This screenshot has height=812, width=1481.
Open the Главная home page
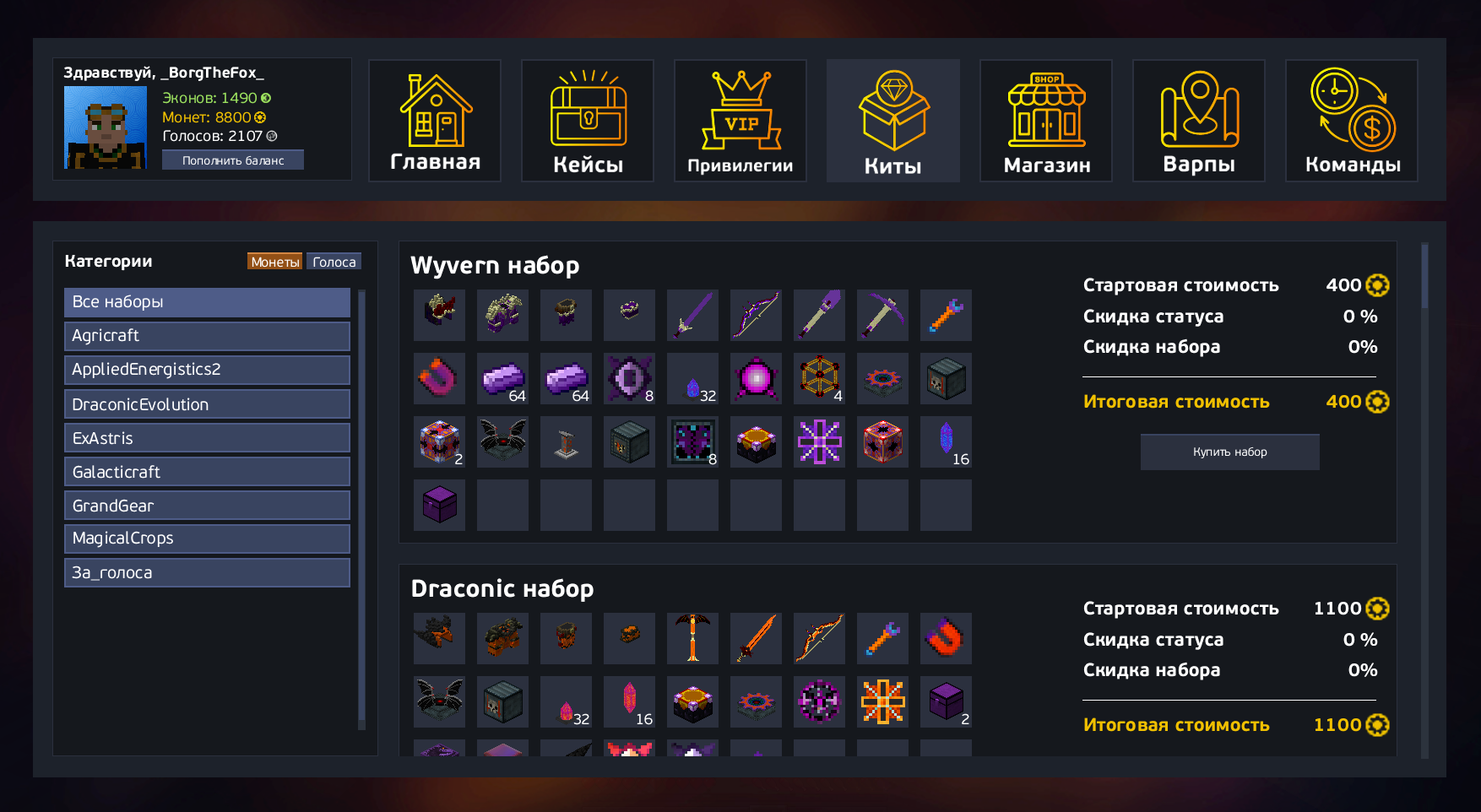(435, 121)
